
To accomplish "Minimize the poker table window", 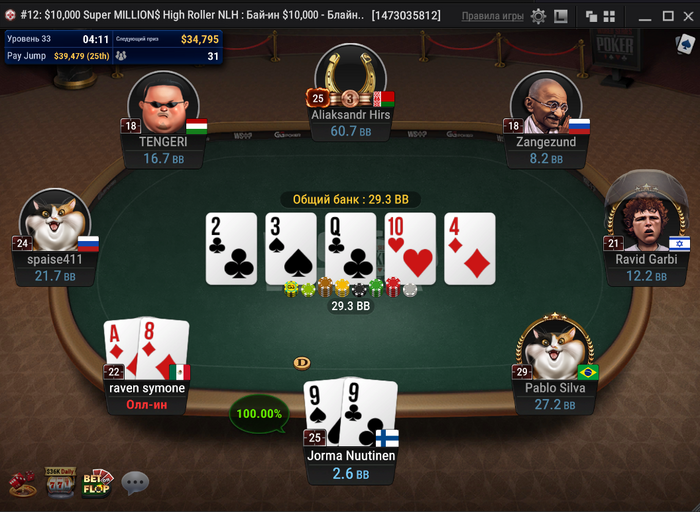I will click(645, 16).
